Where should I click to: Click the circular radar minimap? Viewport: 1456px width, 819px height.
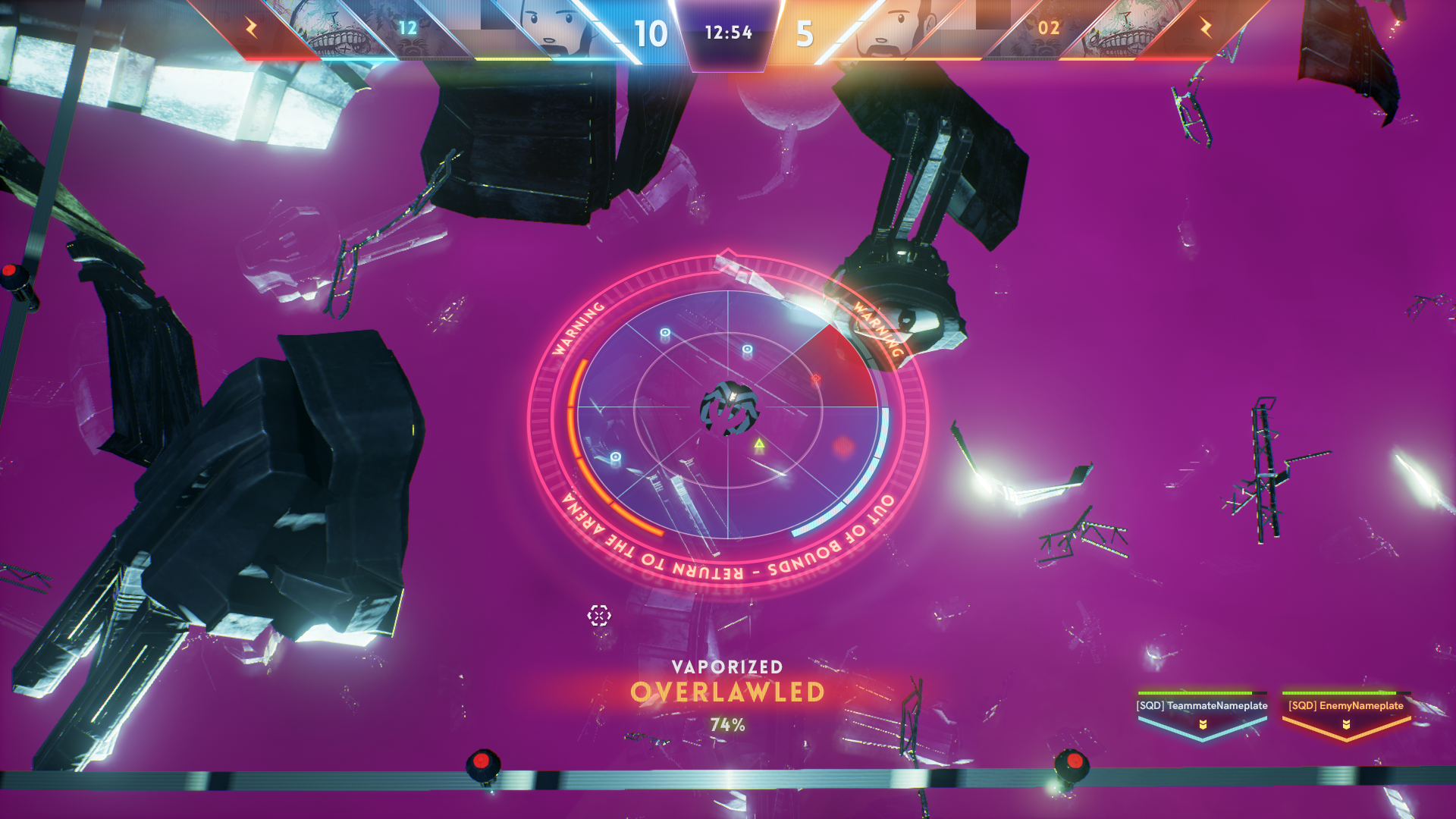(x=728, y=415)
